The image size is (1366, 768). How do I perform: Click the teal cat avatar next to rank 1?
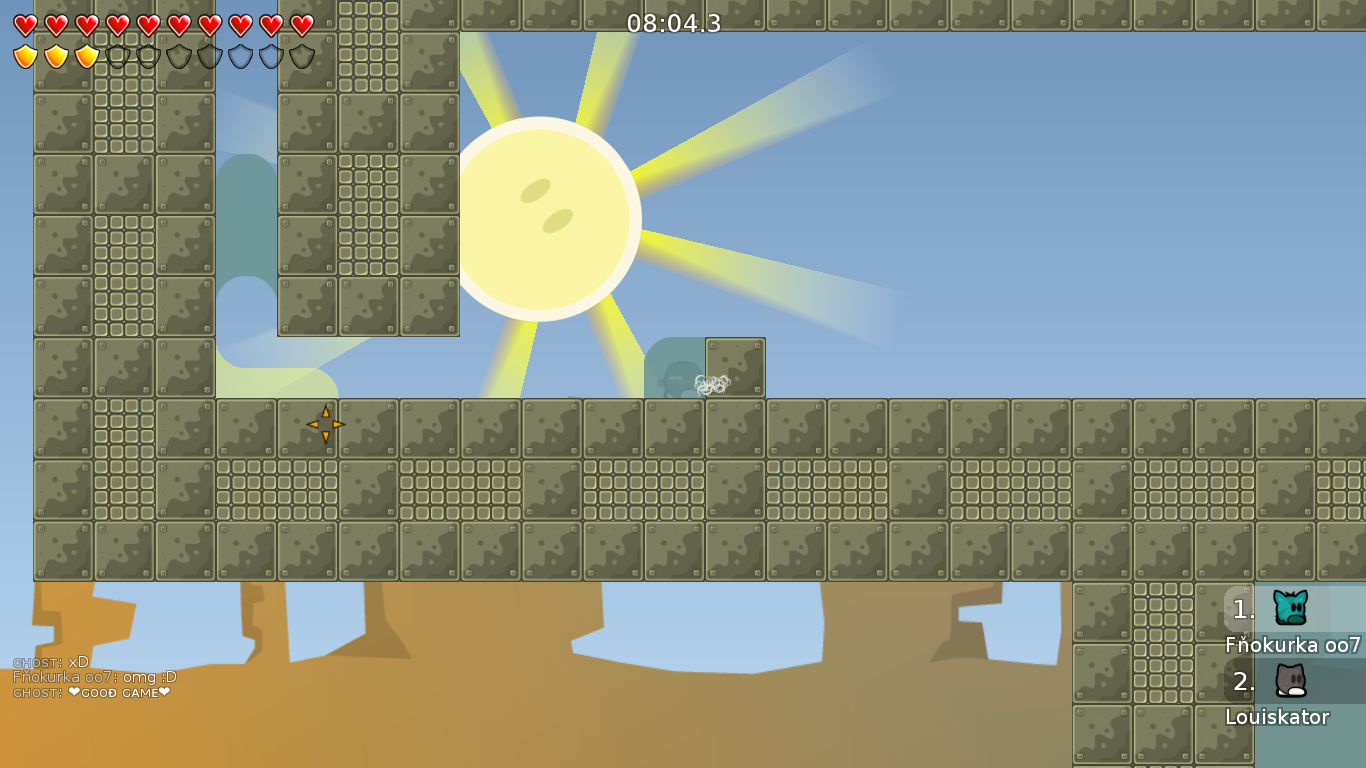pyautogui.click(x=1290, y=606)
